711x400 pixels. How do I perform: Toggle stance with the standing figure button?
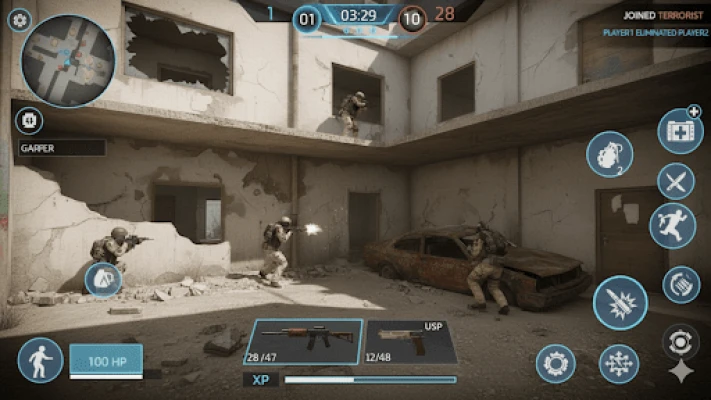click(40, 360)
